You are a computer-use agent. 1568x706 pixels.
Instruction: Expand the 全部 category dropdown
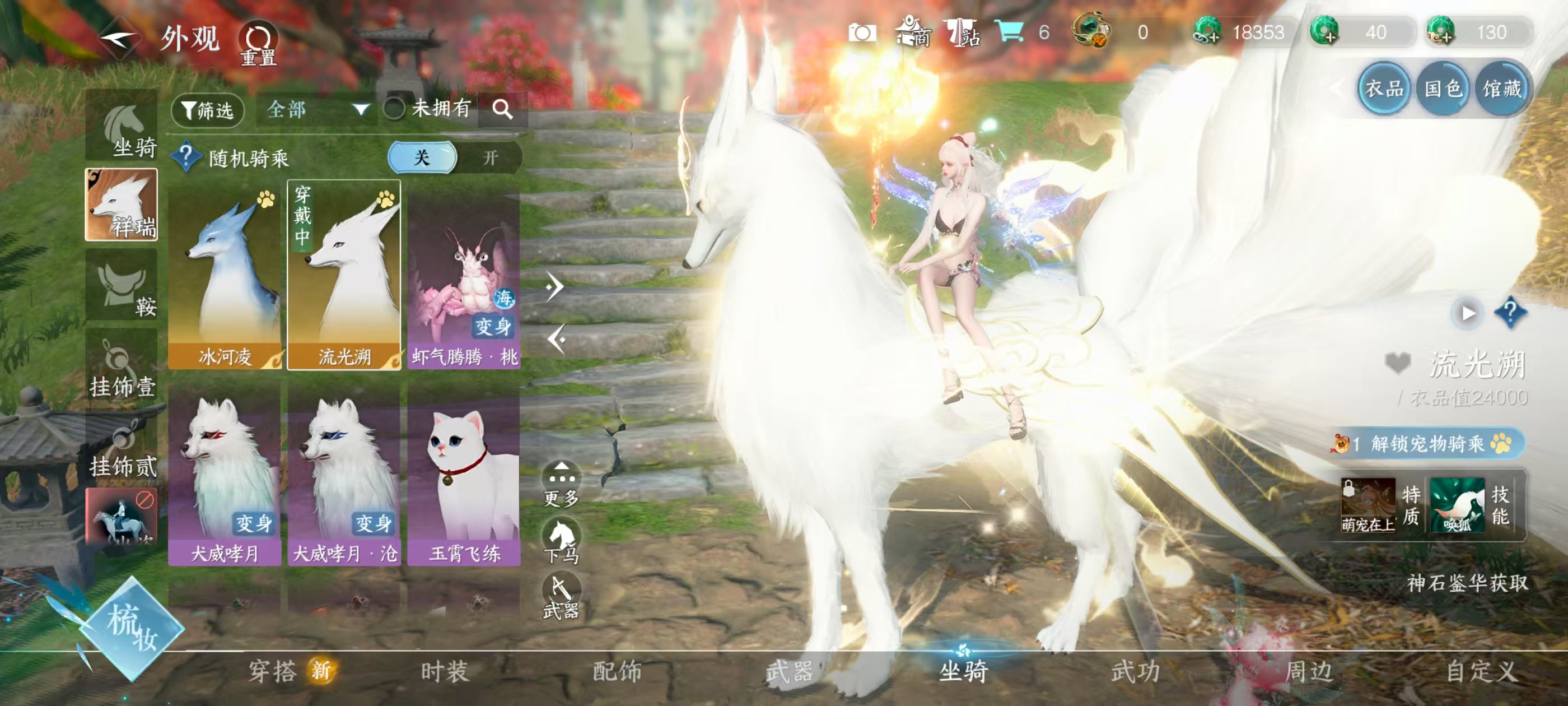317,110
